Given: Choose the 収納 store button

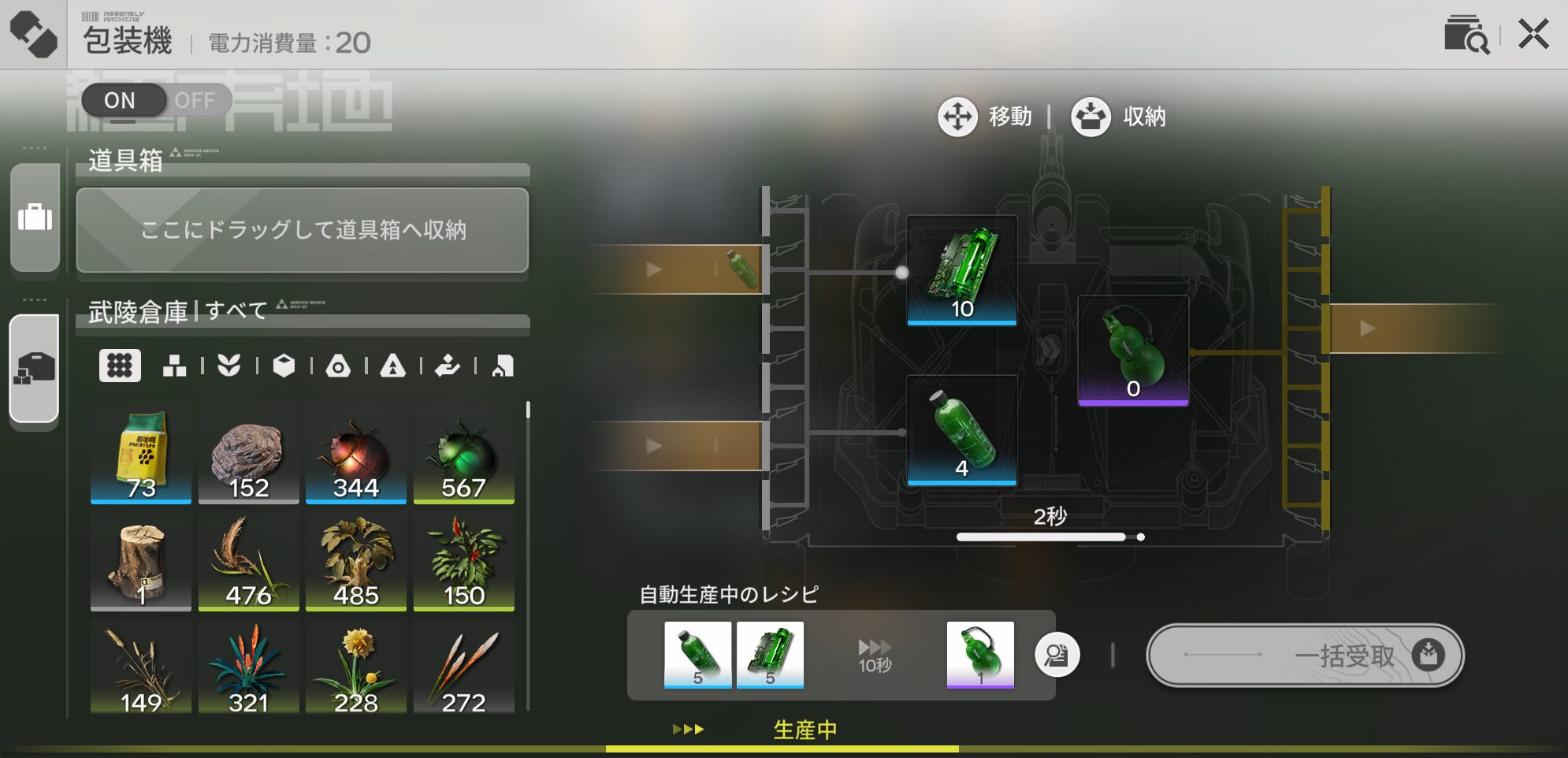Looking at the screenshot, I should coord(1118,117).
